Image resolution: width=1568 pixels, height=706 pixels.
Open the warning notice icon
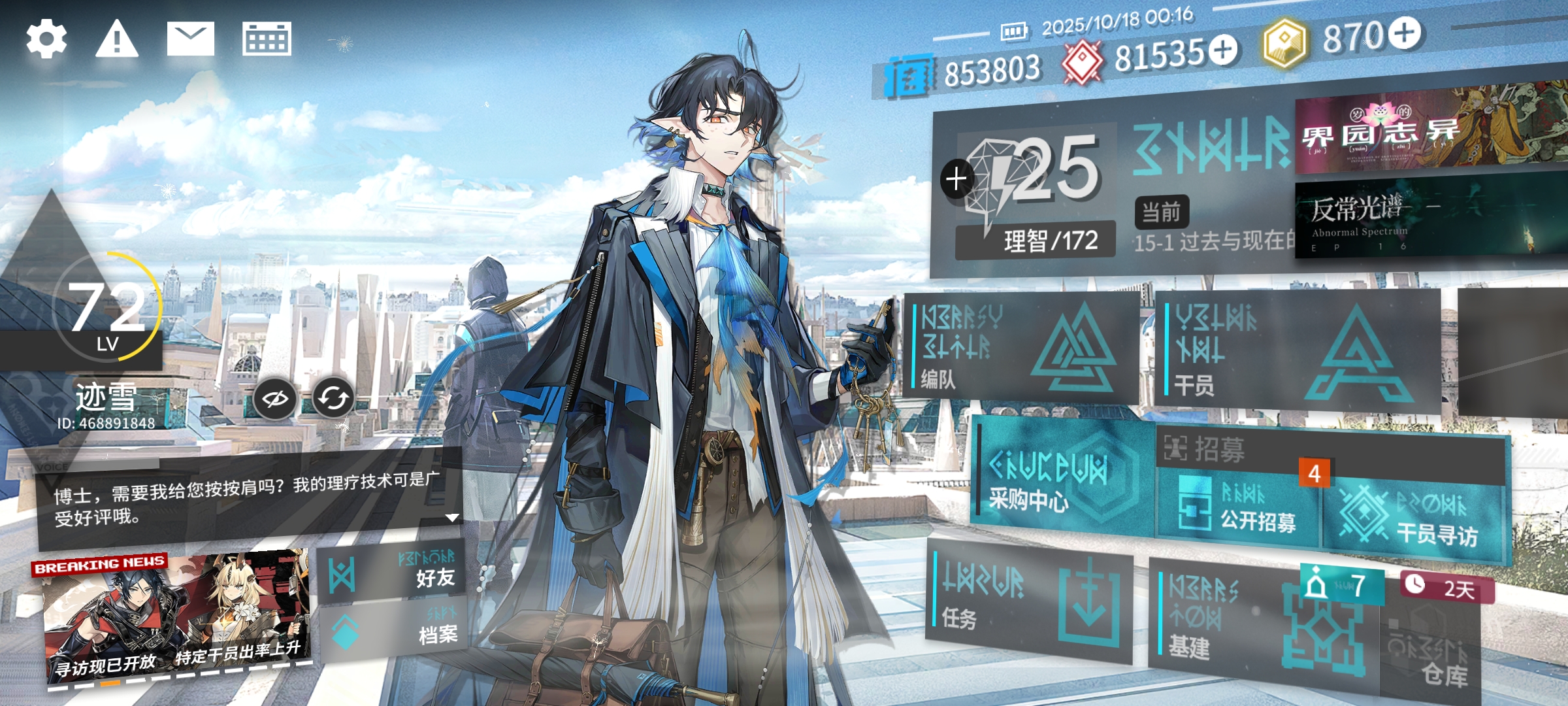(117, 39)
